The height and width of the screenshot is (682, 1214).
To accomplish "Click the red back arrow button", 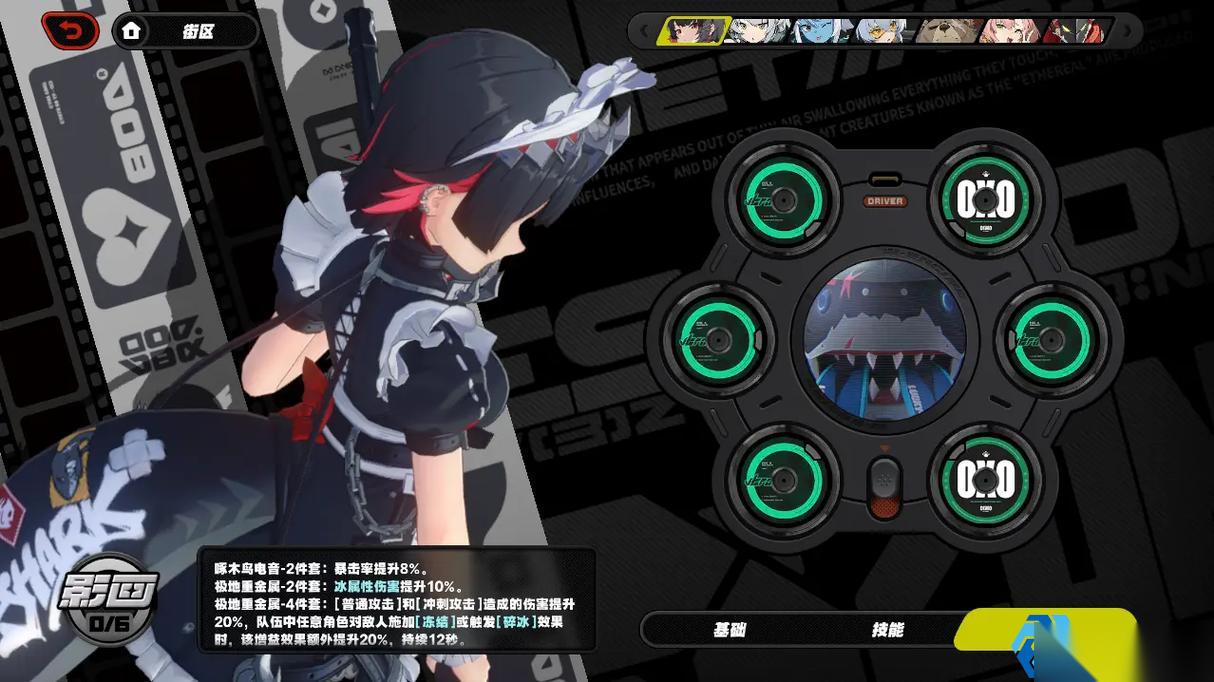I will pyautogui.click(x=70, y=31).
